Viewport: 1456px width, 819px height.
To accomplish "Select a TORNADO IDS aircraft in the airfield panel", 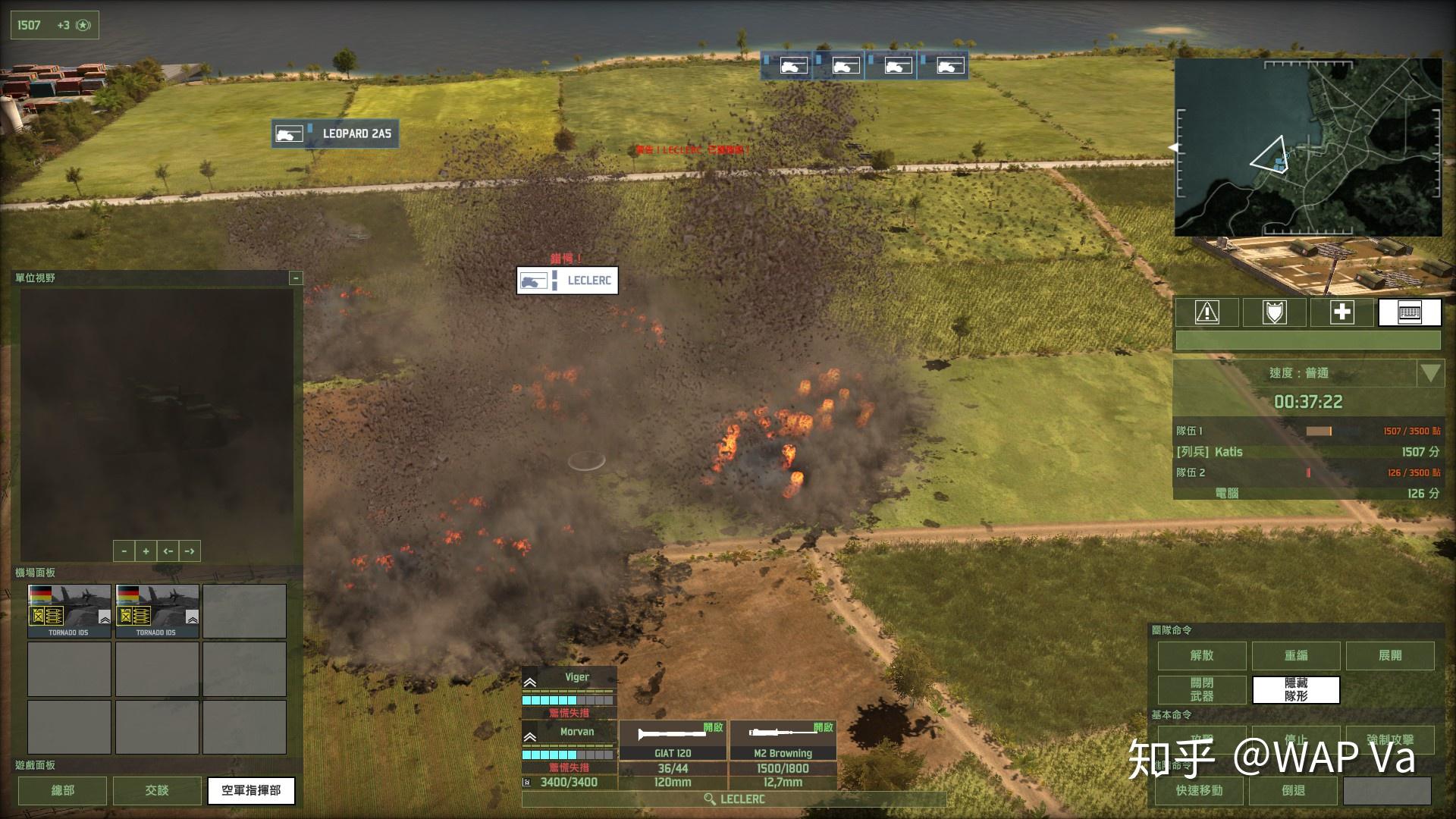I will click(x=70, y=610).
